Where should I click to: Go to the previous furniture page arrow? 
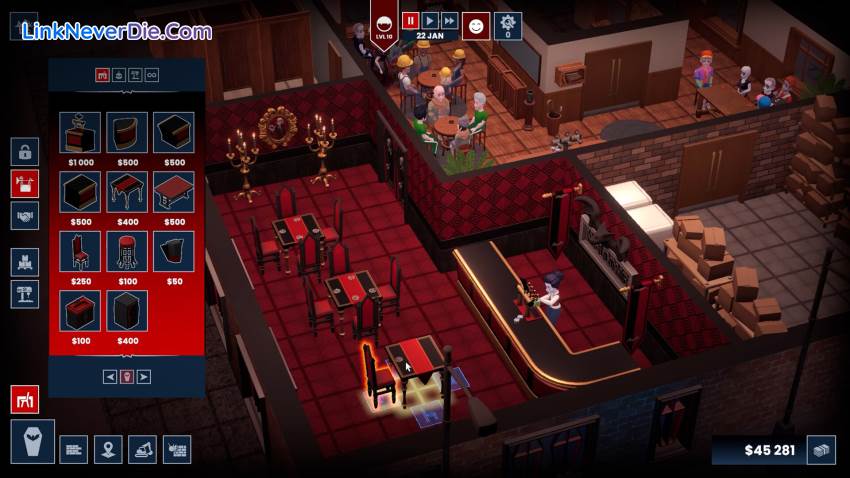point(110,376)
